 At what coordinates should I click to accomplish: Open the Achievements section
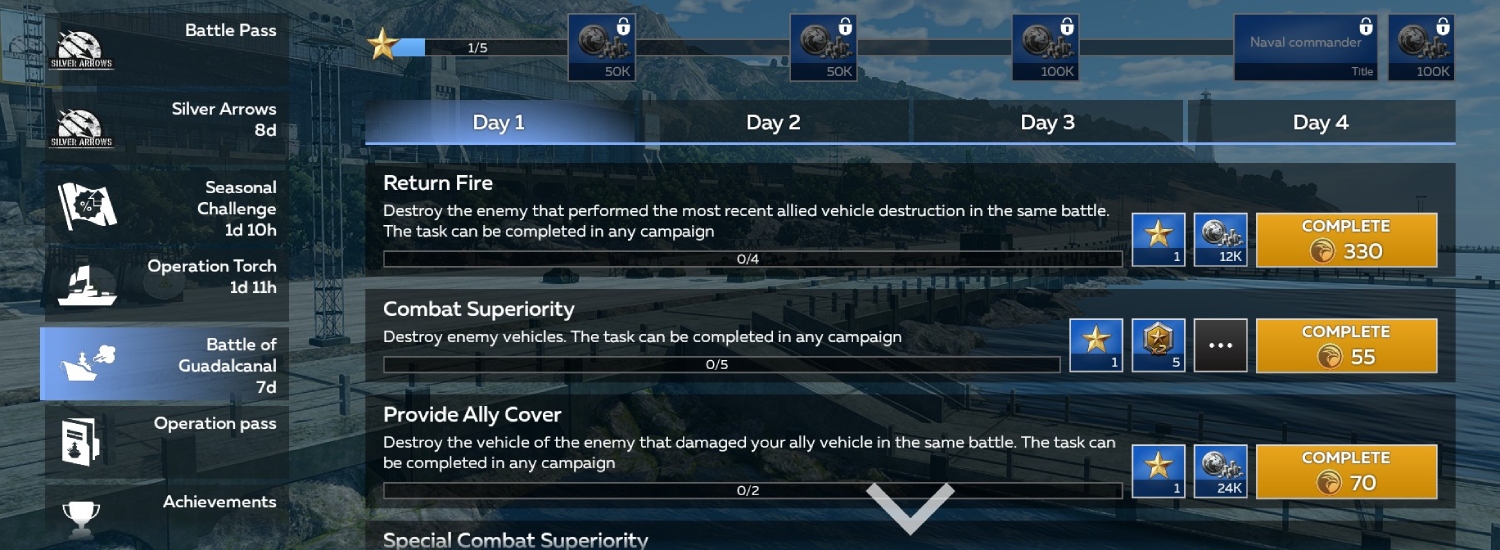pos(165,511)
